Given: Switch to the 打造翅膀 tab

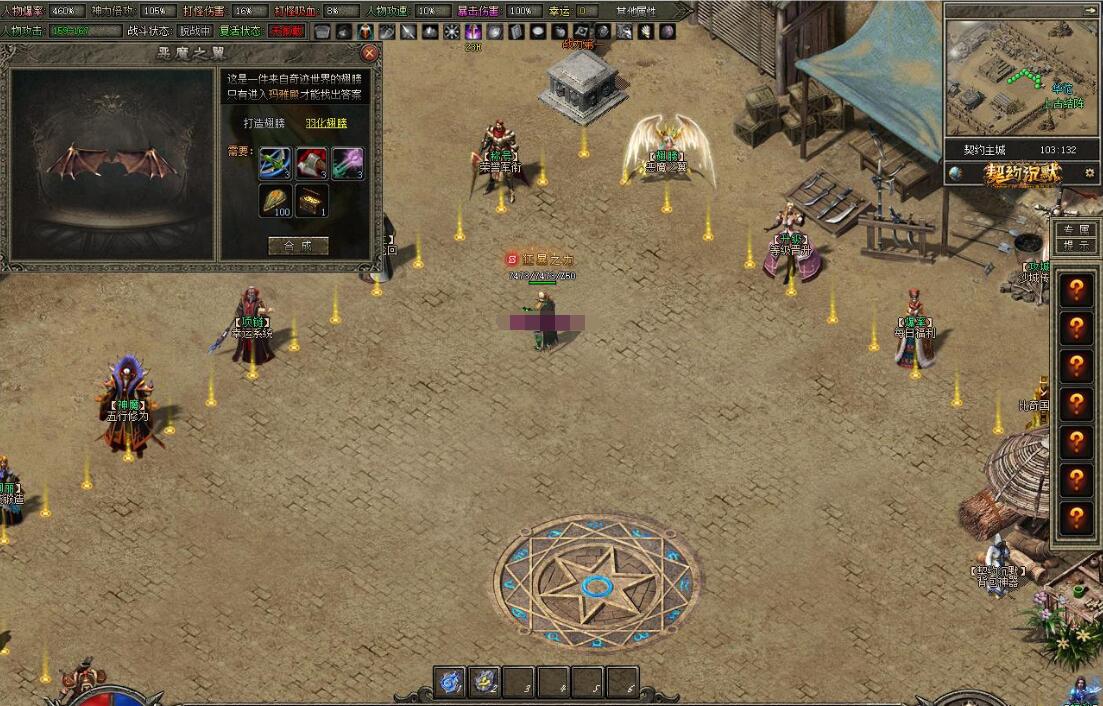Looking at the screenshot, I should point(265,123).
